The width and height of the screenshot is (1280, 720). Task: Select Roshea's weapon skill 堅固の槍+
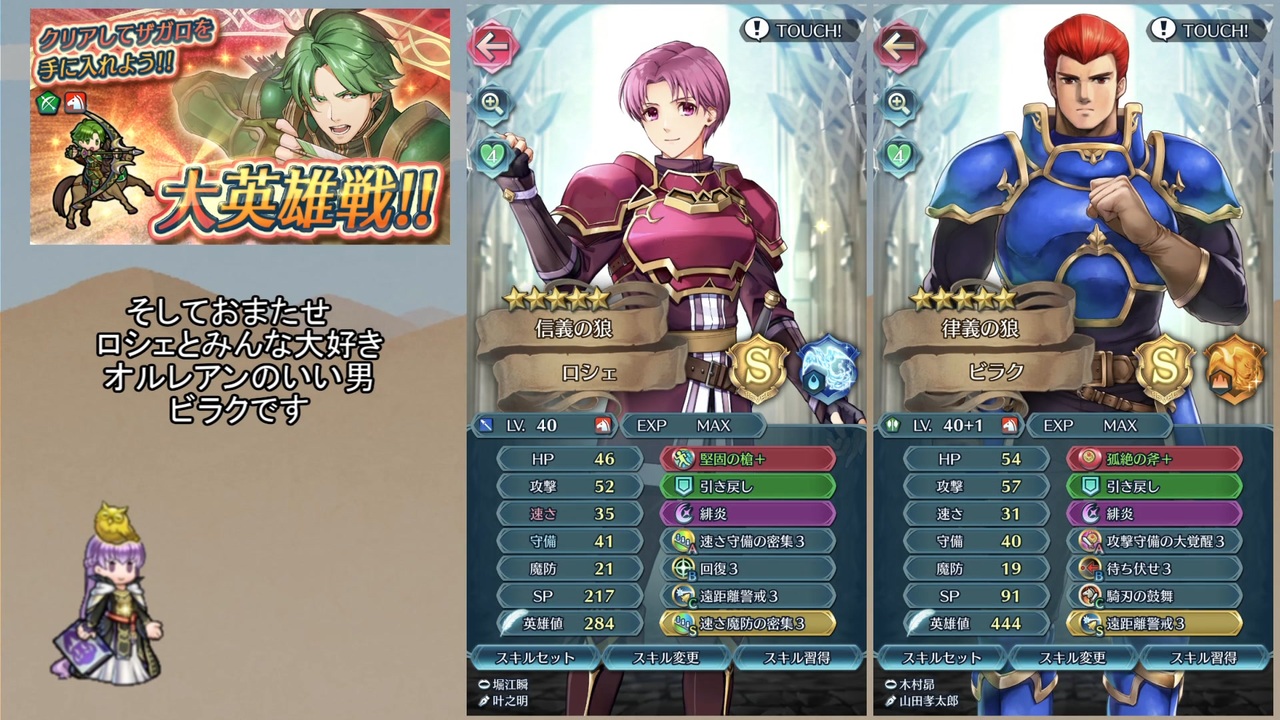(x=748, y=459)
